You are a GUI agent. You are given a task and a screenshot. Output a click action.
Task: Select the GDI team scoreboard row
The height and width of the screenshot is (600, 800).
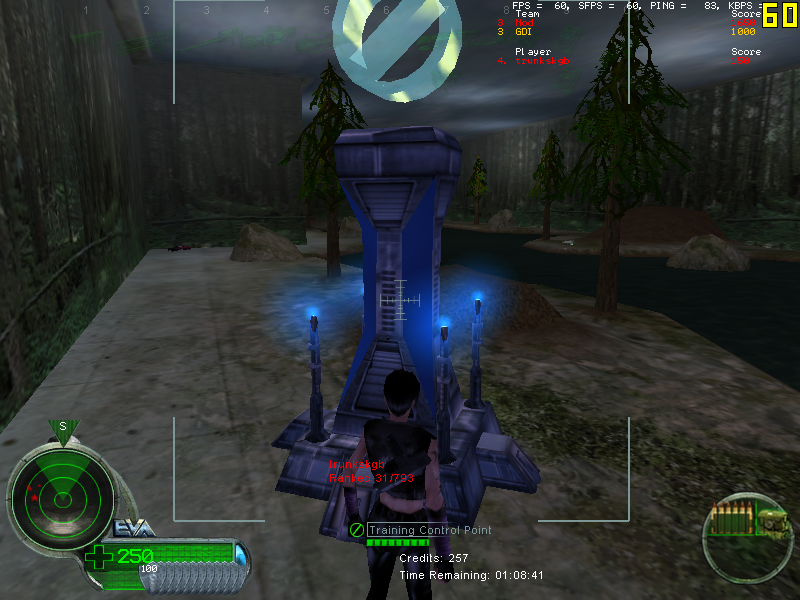pos(522,32)
